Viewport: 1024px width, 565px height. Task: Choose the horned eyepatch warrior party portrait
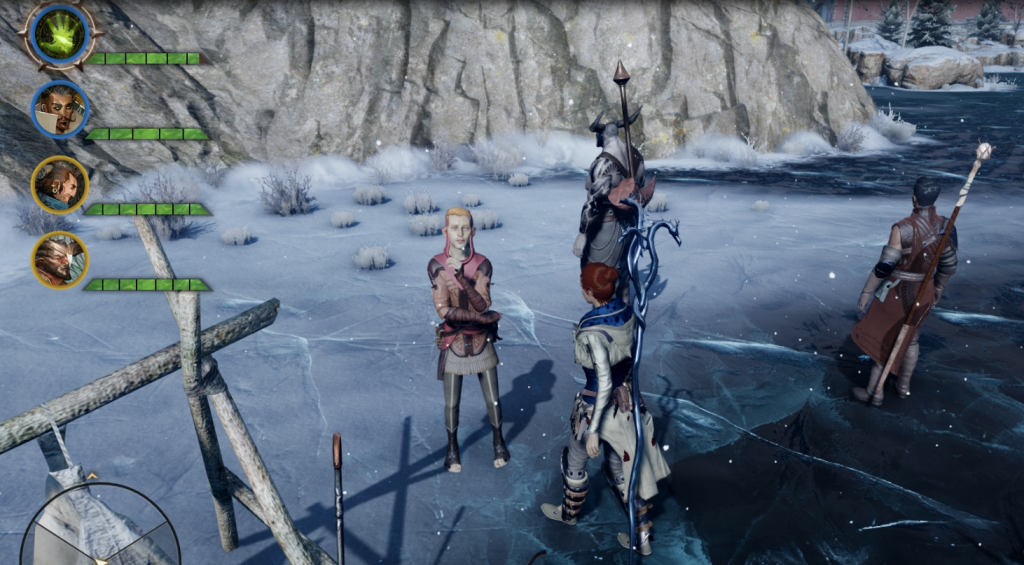60,260
